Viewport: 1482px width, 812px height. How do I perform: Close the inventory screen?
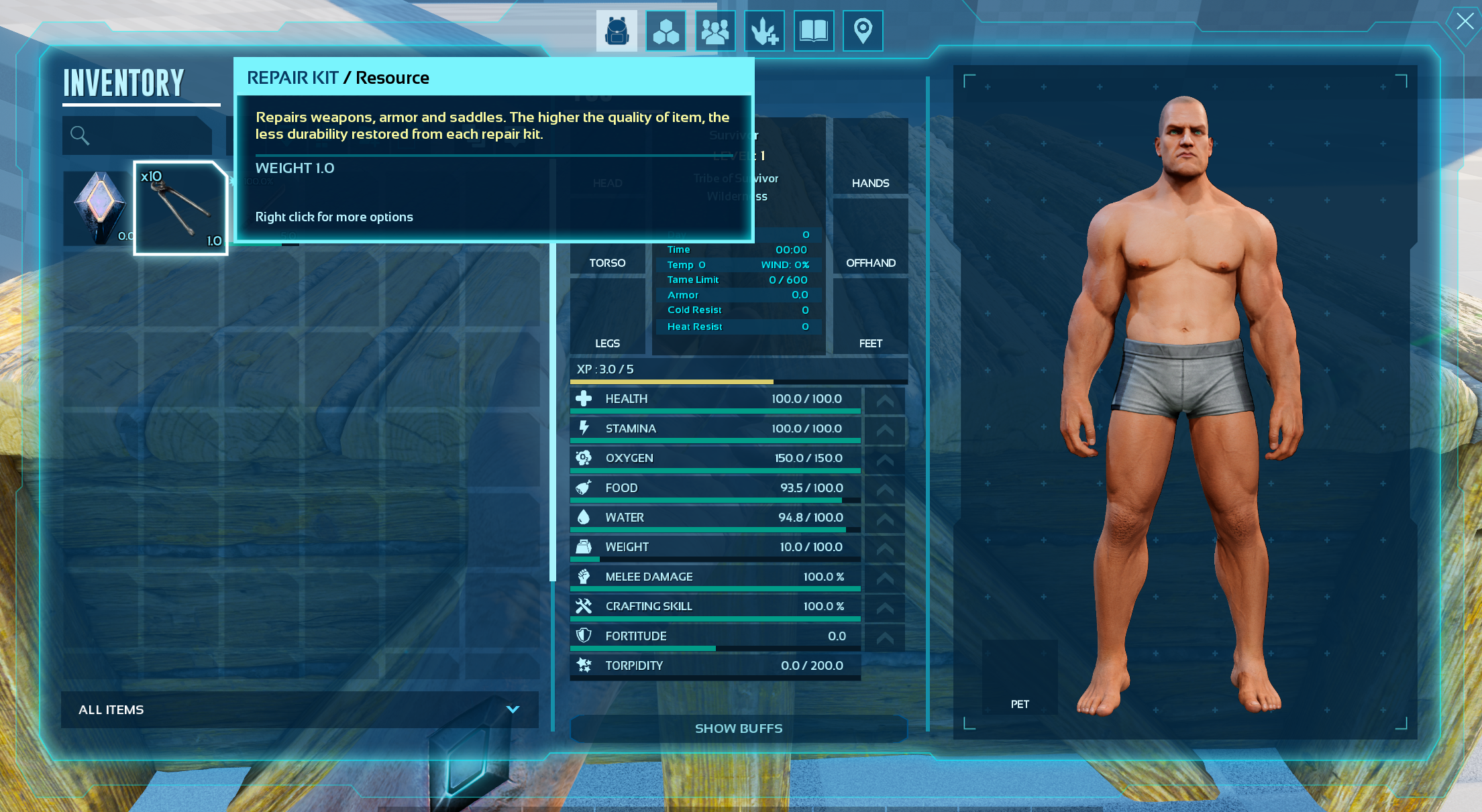pos(1465,21)
